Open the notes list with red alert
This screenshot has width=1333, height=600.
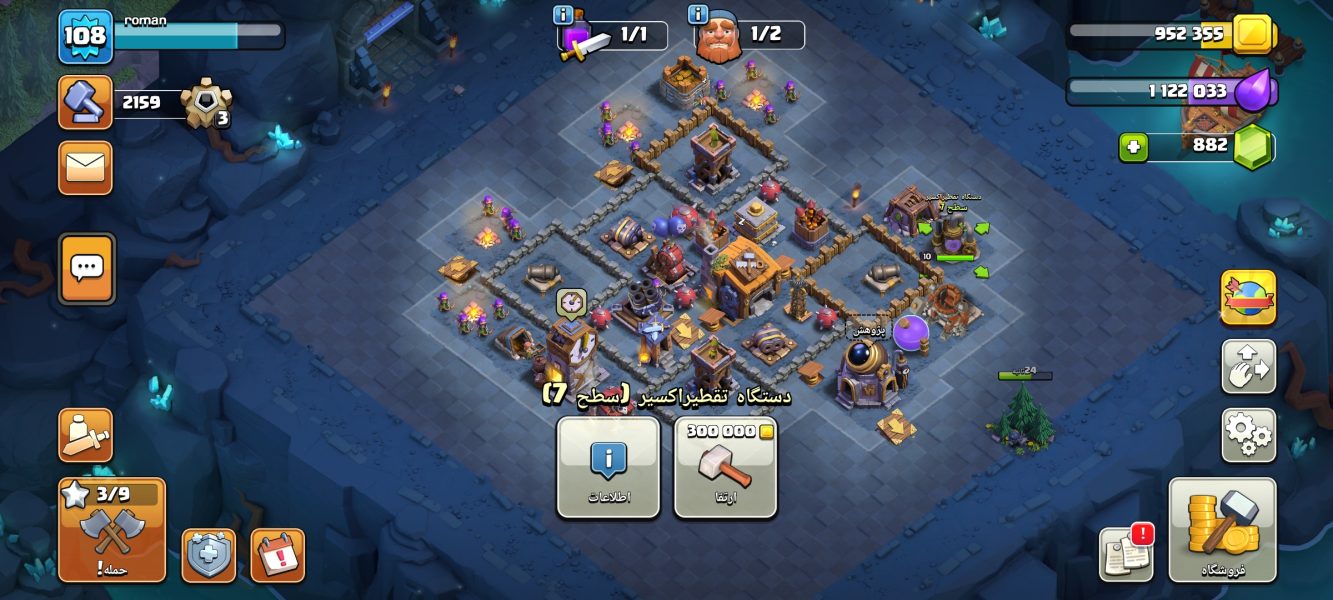[1126, 553]
